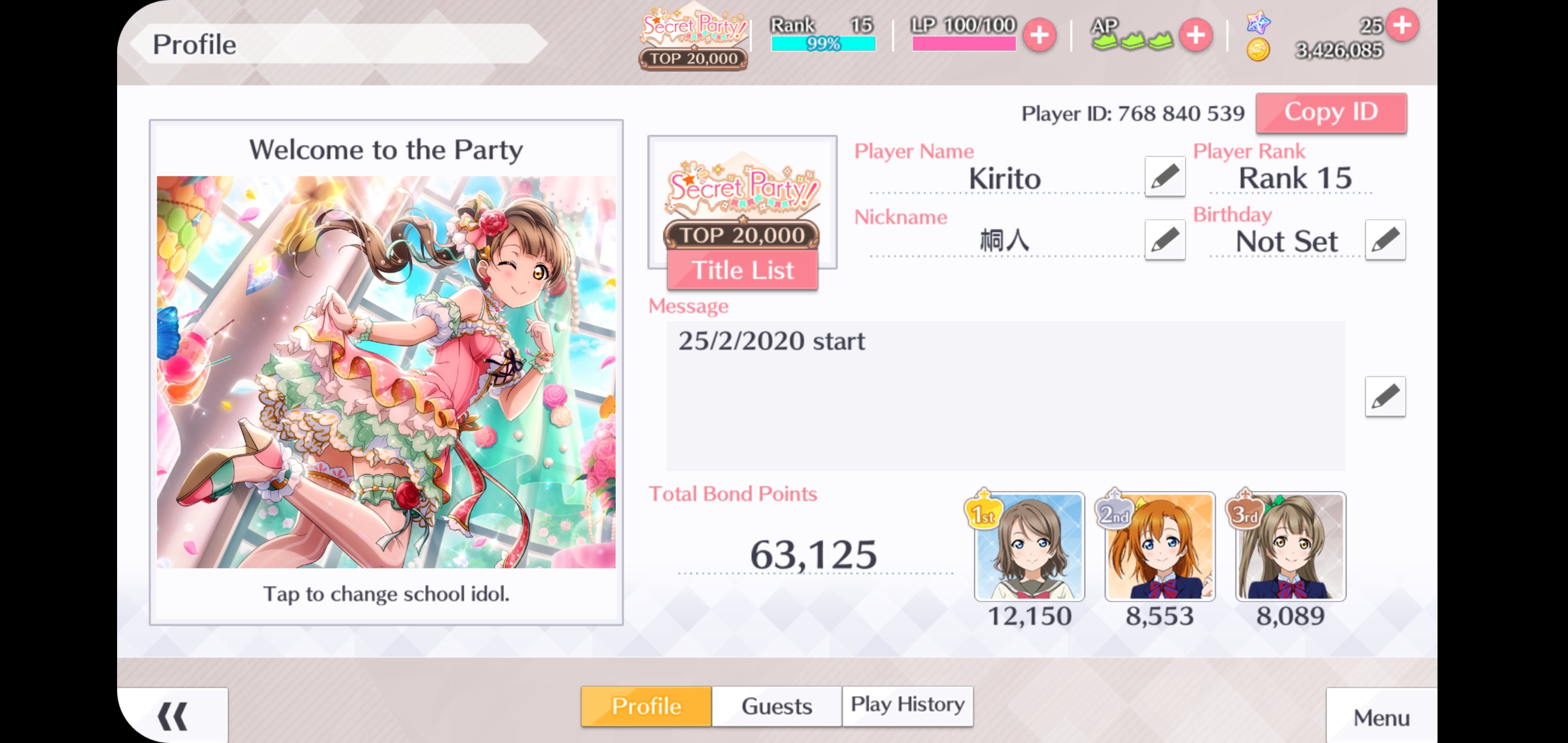The height and width of the screenshot is (743, 1568).
Task: Tap the school idol card to change it
Action: point(386,372)
